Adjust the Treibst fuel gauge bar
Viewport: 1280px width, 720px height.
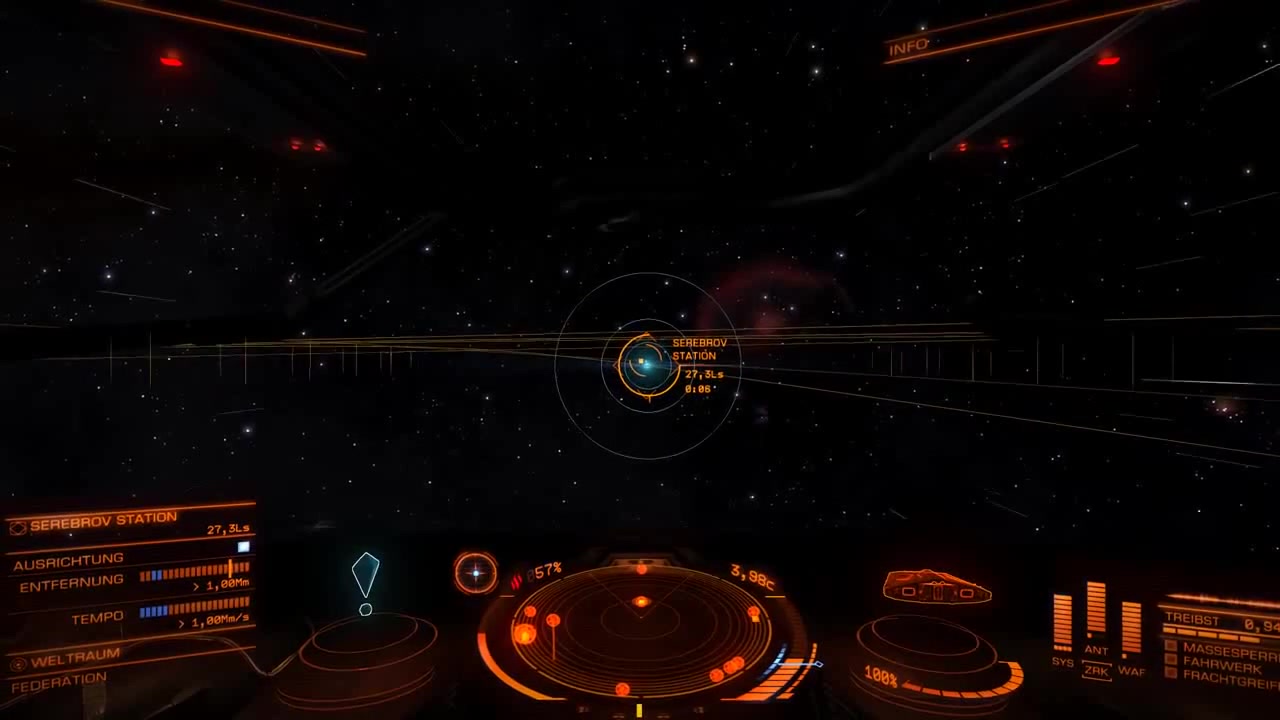tap(1212, 633)
